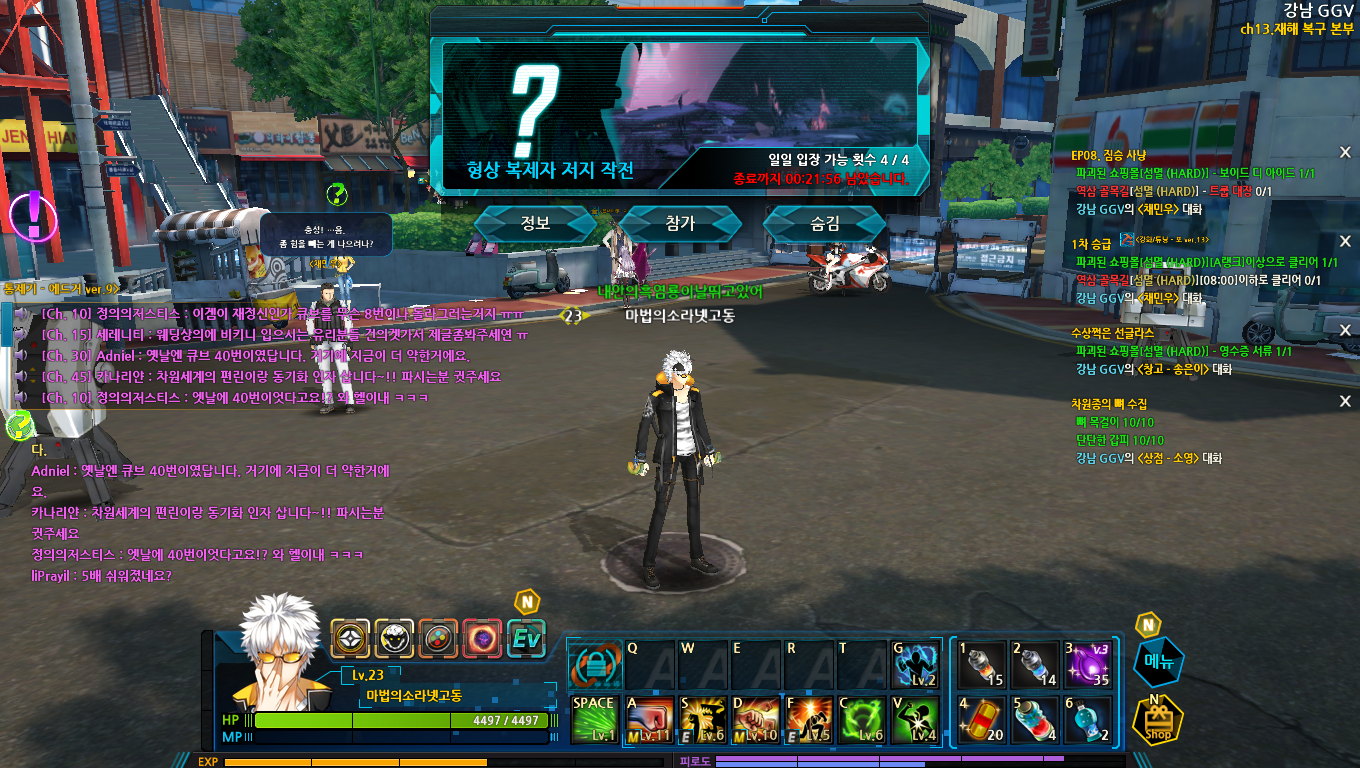Open the green question mark quest icon
This screenshot has width=1360, height=768.
338,194
